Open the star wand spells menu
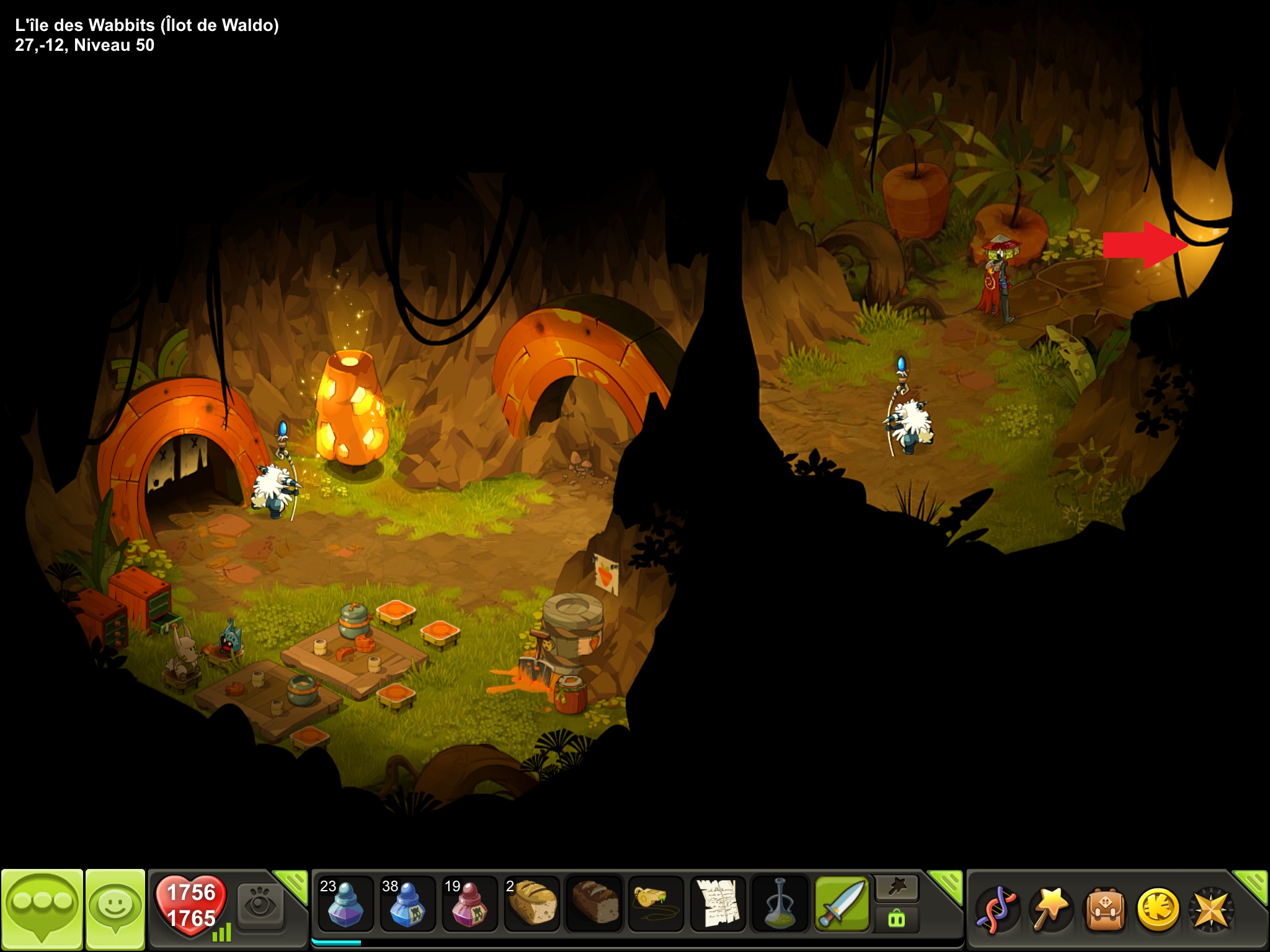1270x952 pixels. [1049, 910]
